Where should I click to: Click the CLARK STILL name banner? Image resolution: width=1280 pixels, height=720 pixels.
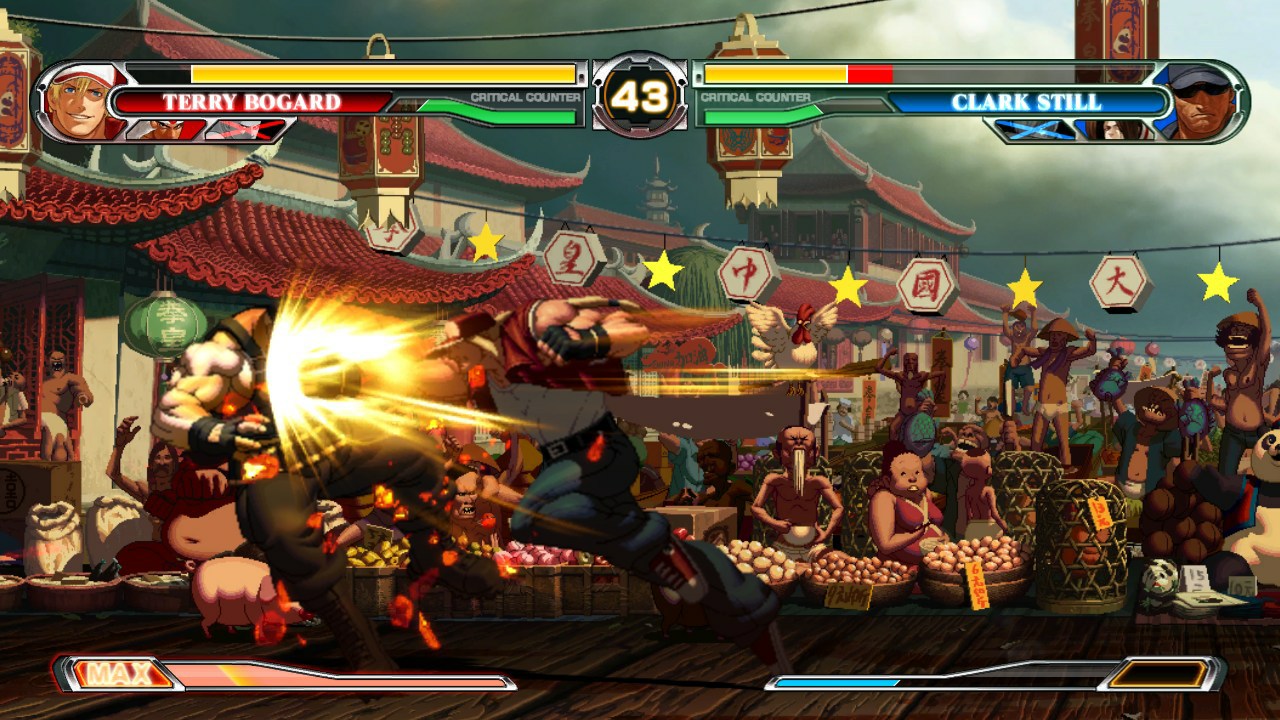coord(1030,101)
